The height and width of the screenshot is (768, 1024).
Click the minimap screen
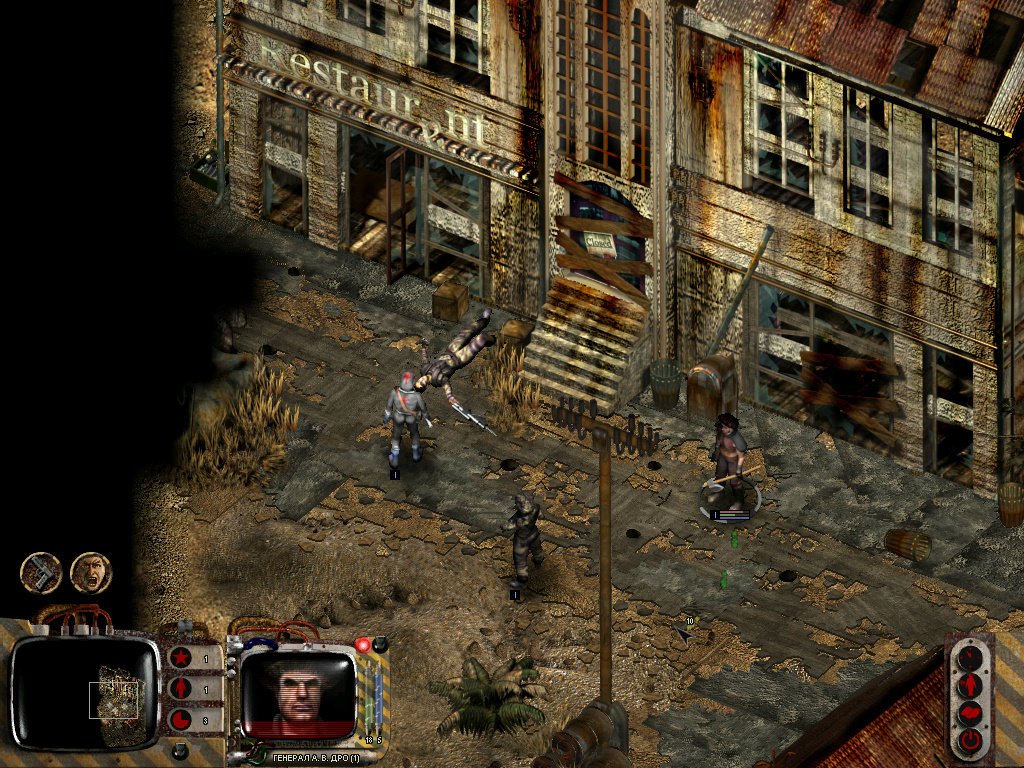click(x=84, y=693)
